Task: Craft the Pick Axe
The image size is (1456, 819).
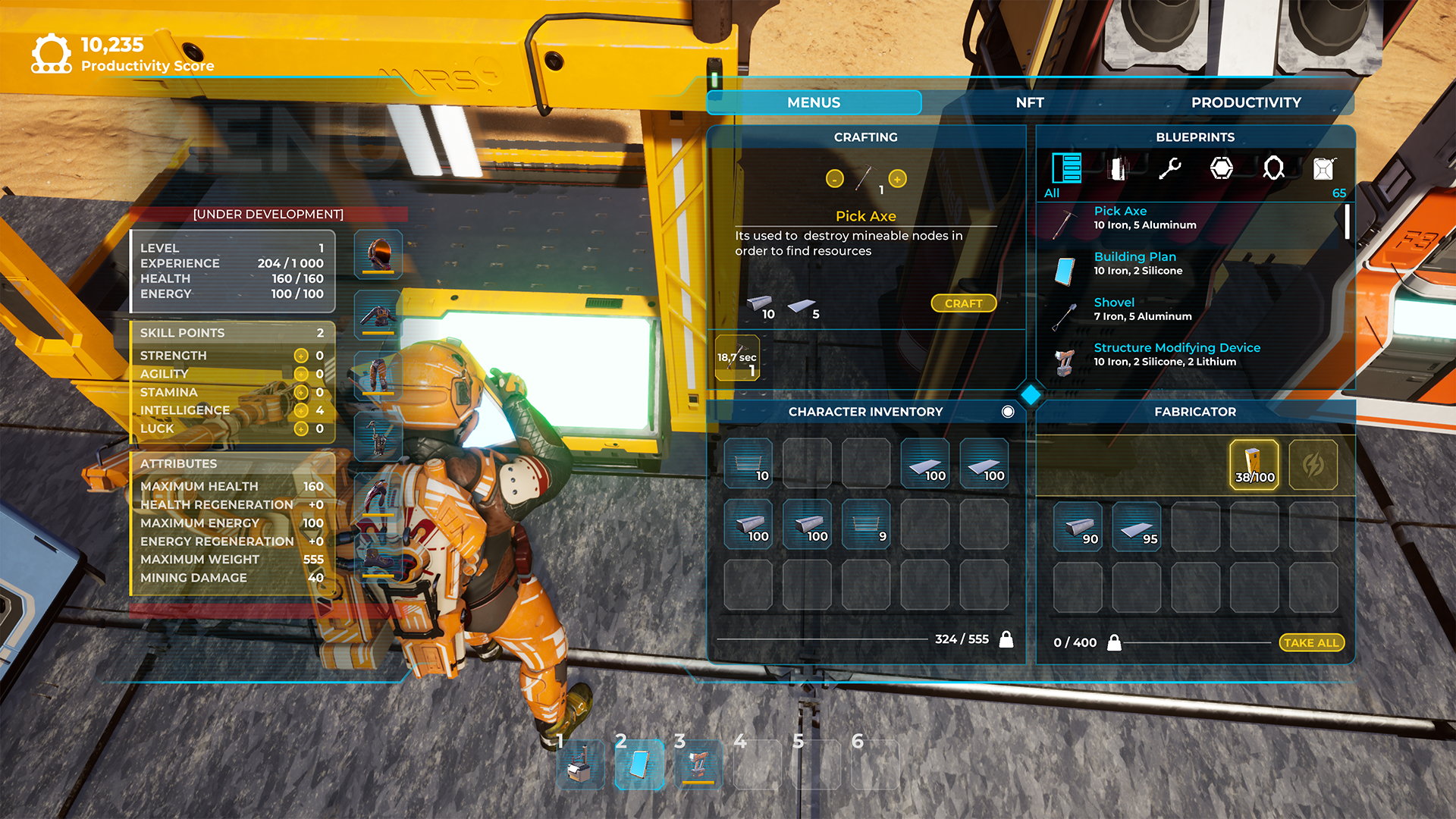Action: tap(963, 303)
